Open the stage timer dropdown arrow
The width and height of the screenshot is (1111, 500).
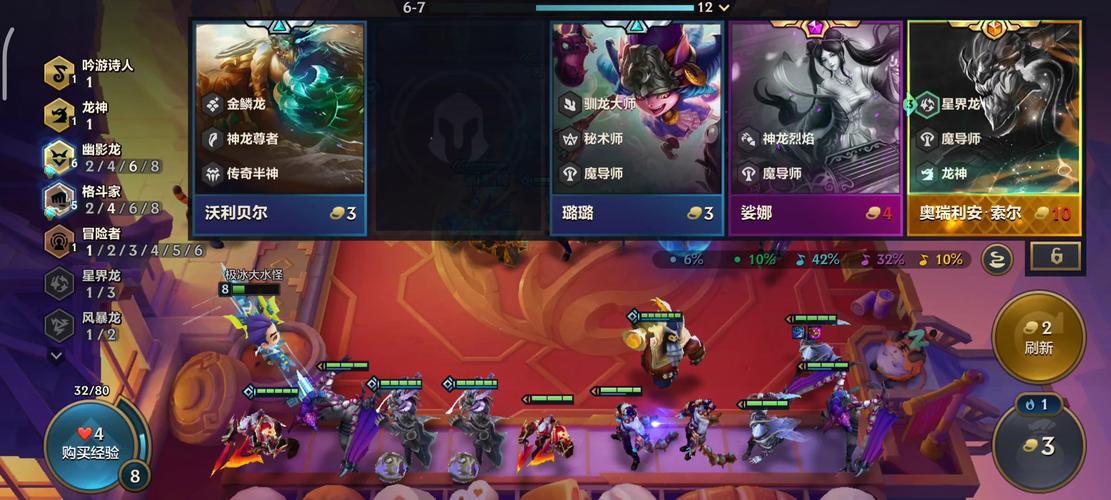pos(725,7)
